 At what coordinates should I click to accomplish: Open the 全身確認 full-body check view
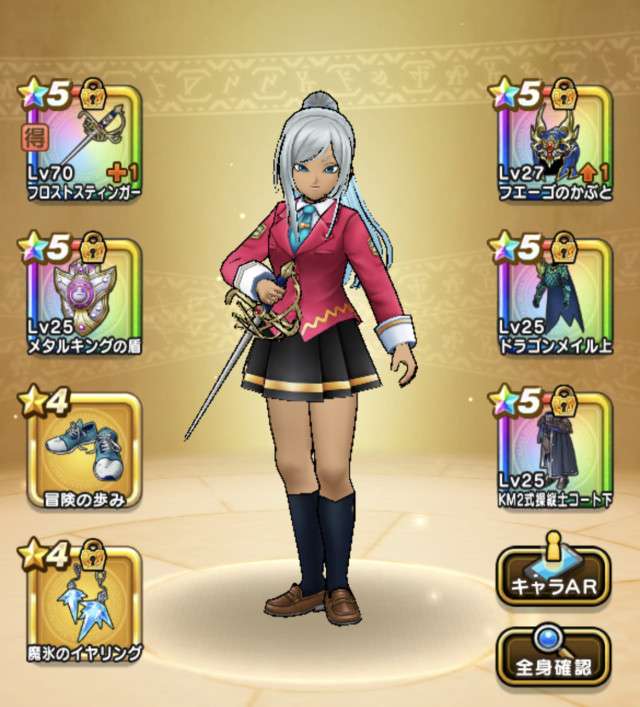(x=551, y=657)
